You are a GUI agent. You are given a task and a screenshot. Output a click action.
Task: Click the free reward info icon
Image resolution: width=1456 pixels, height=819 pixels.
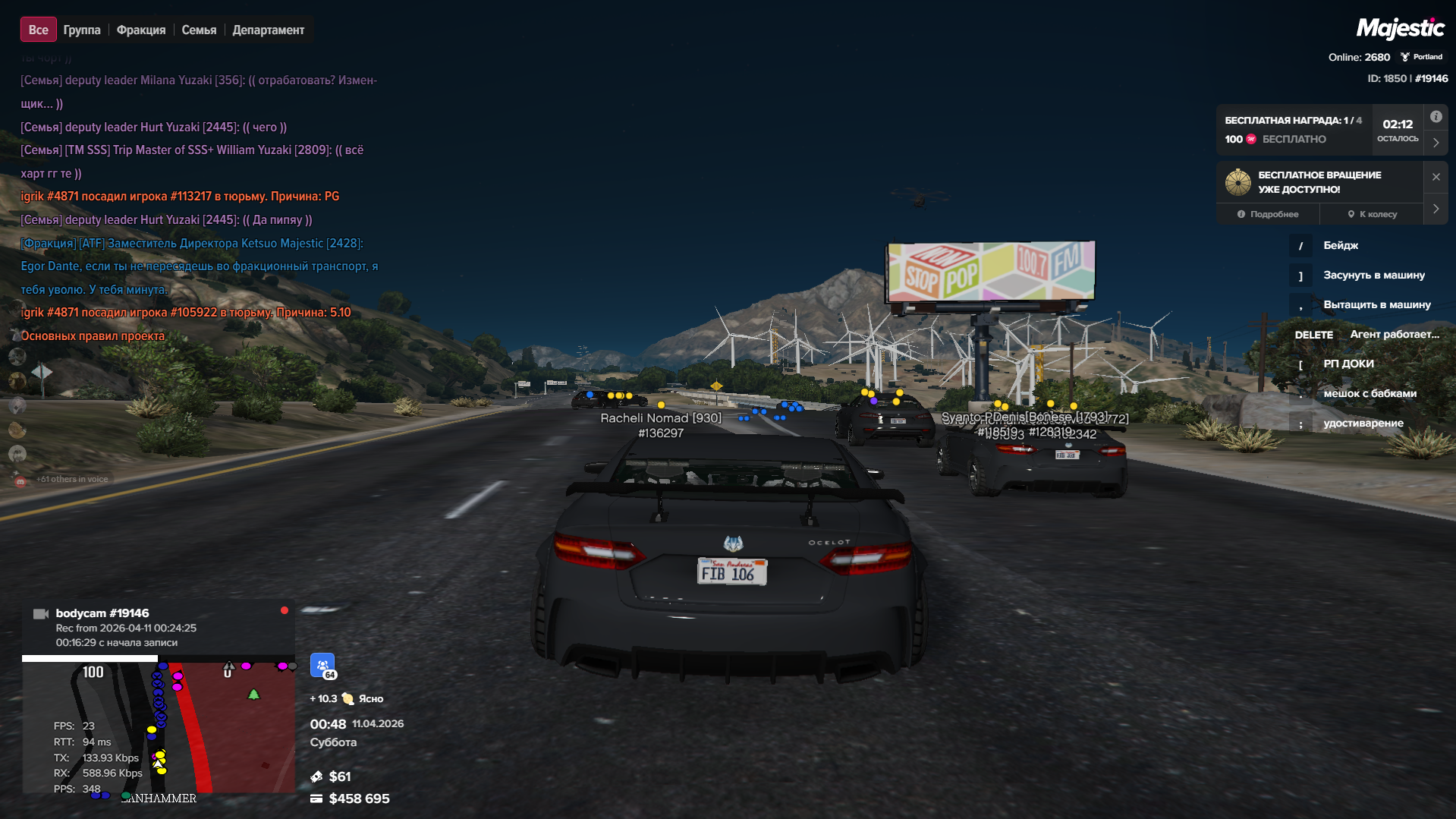click(x=1436, y=117)
